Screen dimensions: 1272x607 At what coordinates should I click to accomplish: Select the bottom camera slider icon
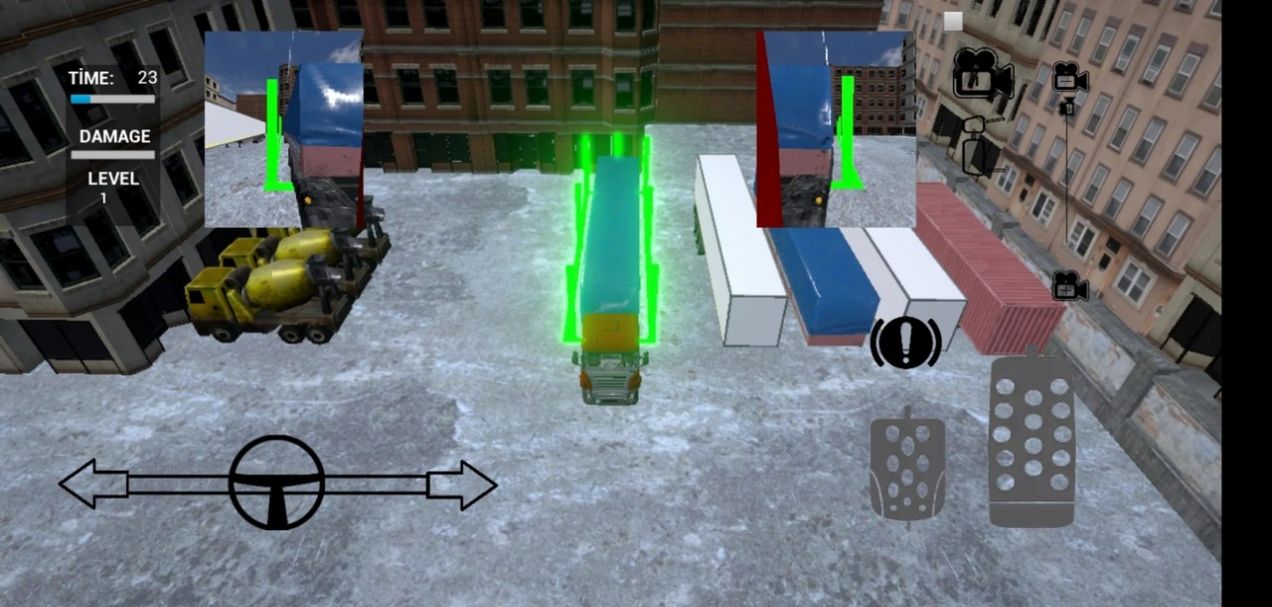pyautogui.click(x=1069, y=287)
